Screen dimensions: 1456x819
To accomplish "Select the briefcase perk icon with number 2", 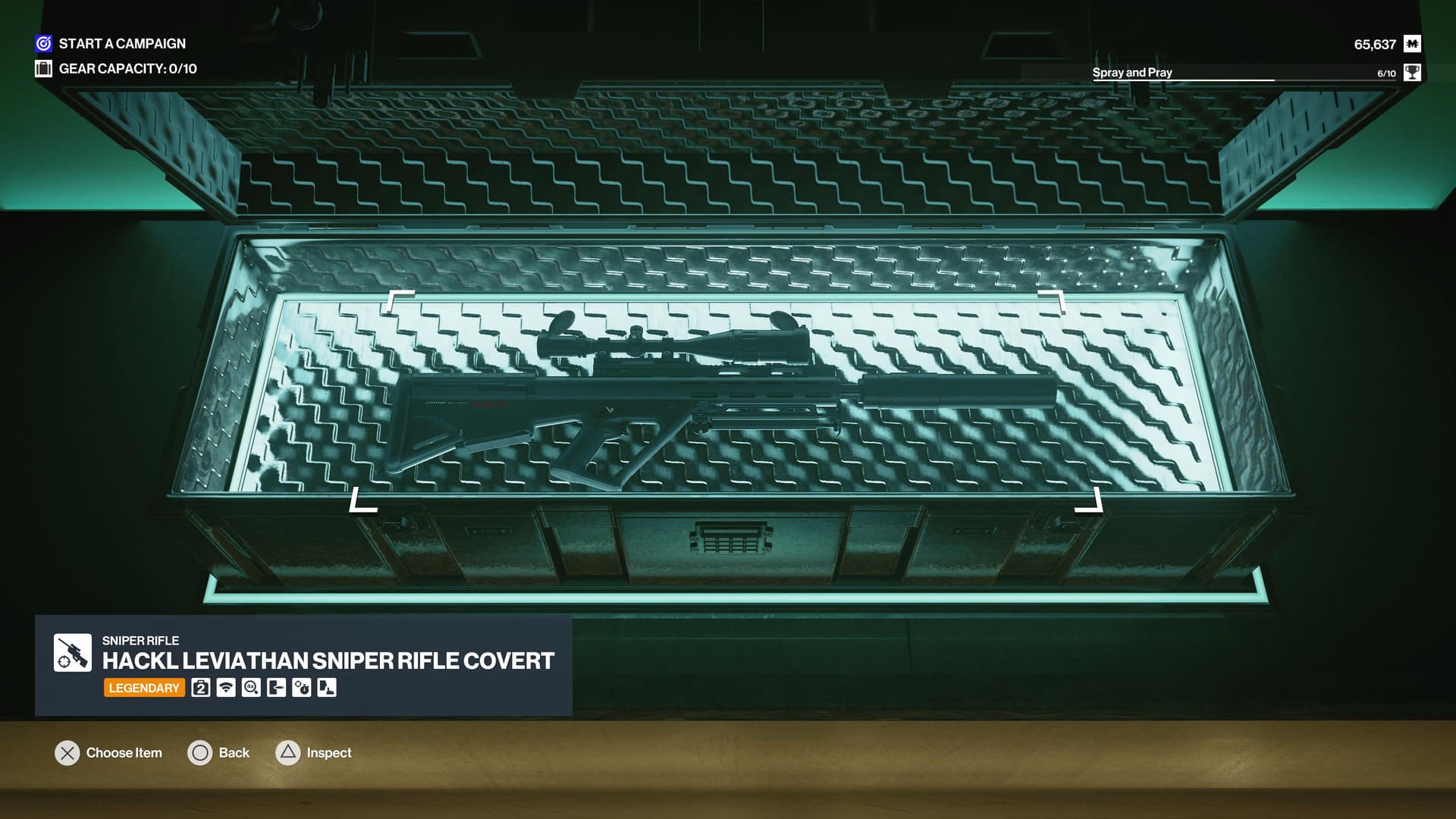I will 201,688.
